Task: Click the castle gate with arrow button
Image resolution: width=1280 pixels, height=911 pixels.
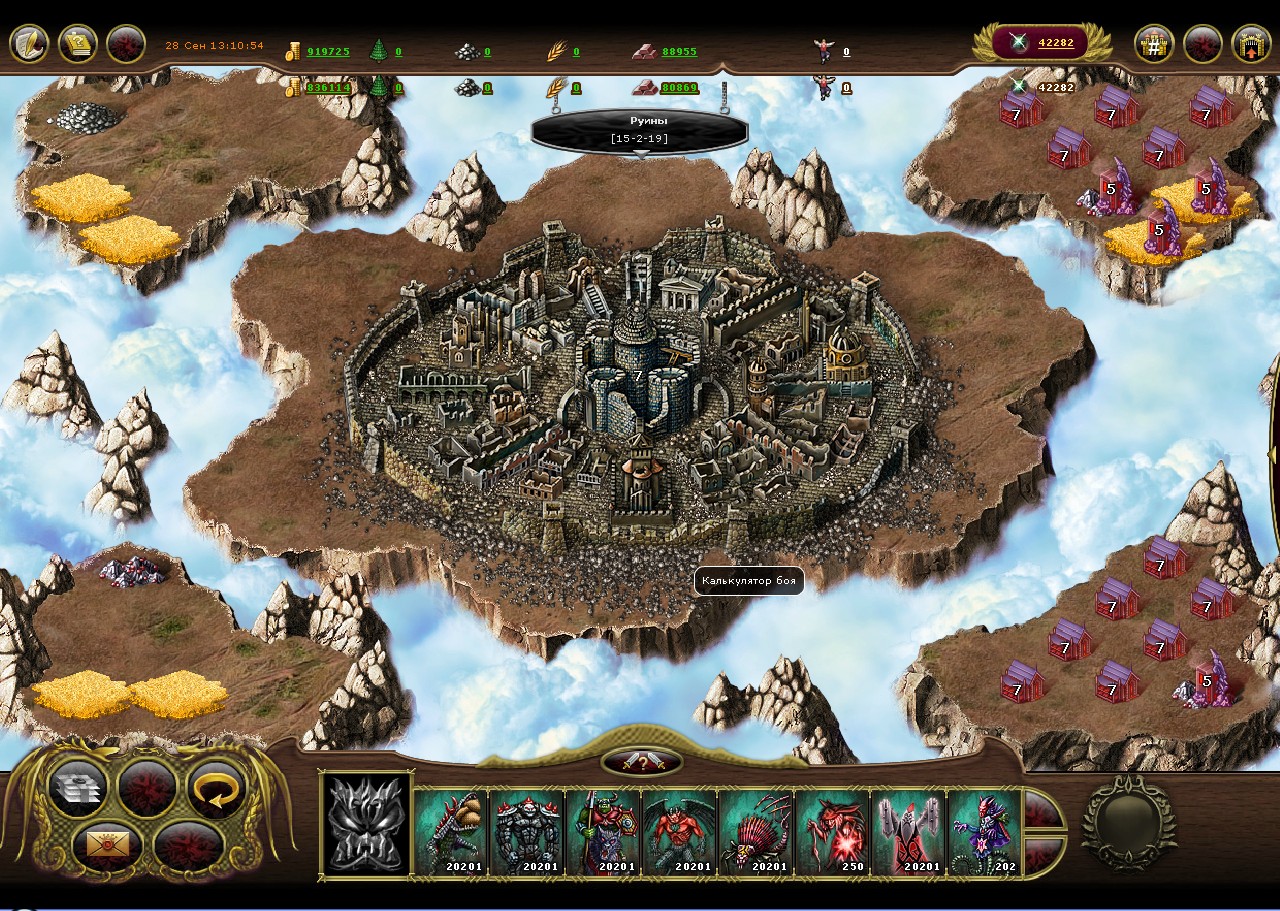Action: point(1250,44)
